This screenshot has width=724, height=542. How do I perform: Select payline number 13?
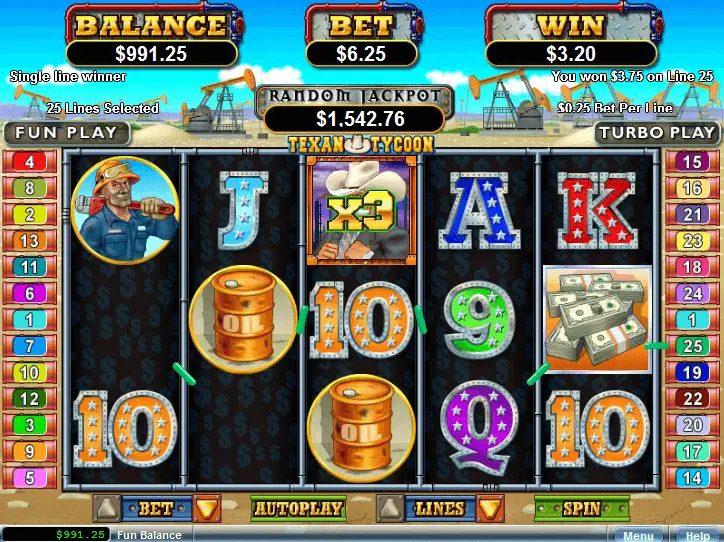[x=29, y=241]
